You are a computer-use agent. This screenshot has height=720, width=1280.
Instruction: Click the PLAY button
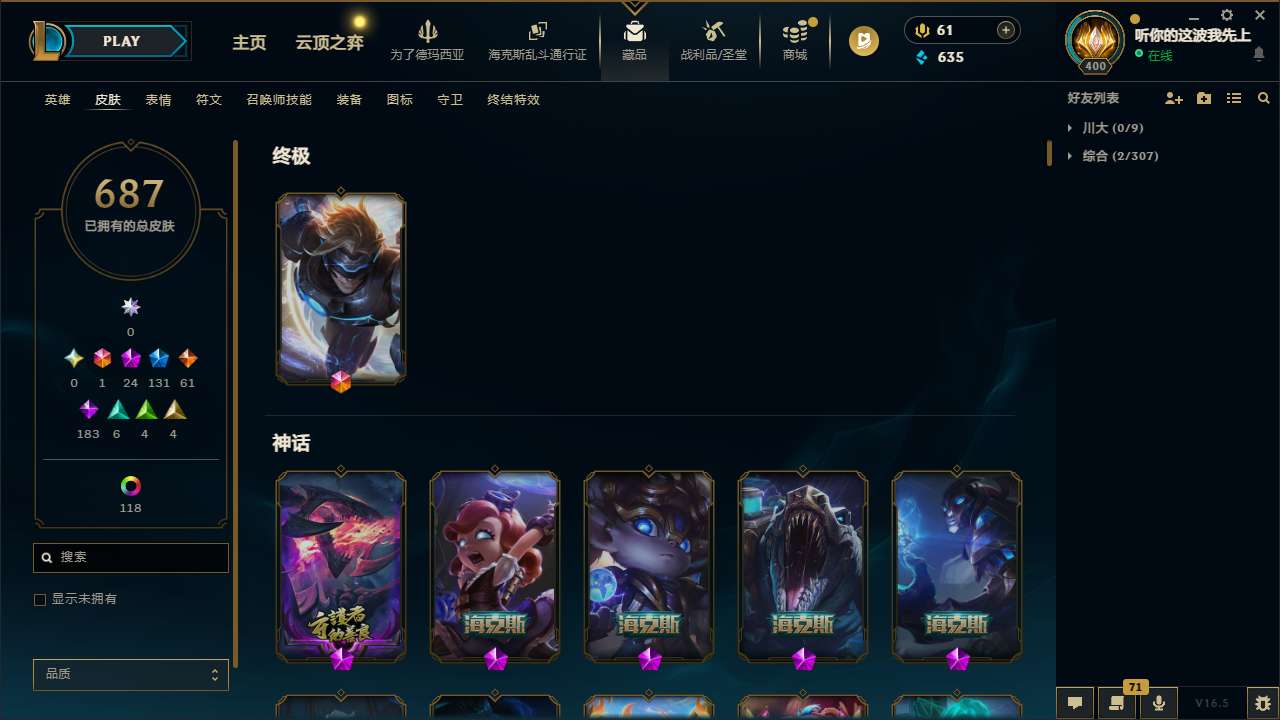pyautogui.click(x=121, y=41)
